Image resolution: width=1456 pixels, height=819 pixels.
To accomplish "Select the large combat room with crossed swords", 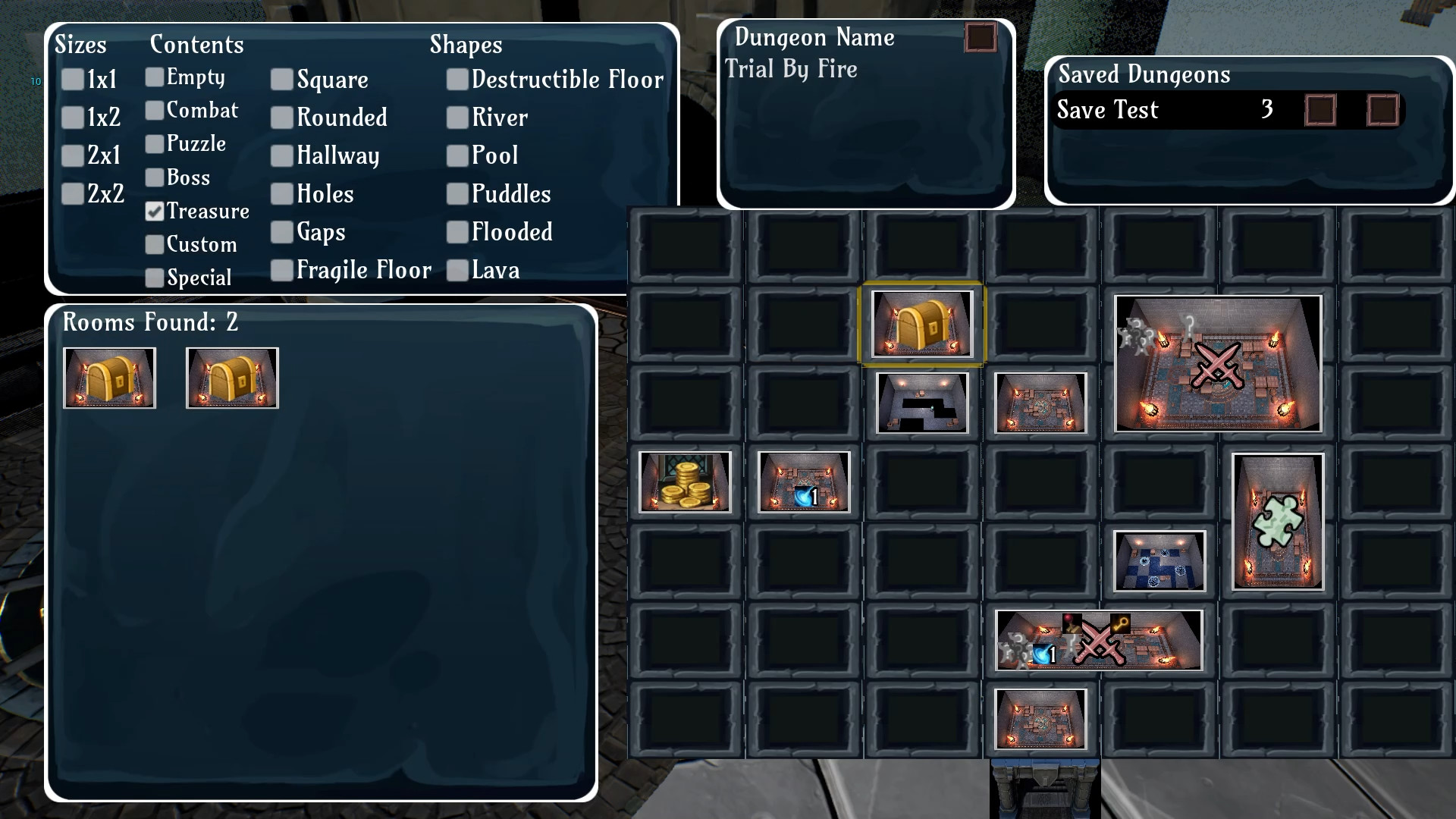I will point(1216,365).
